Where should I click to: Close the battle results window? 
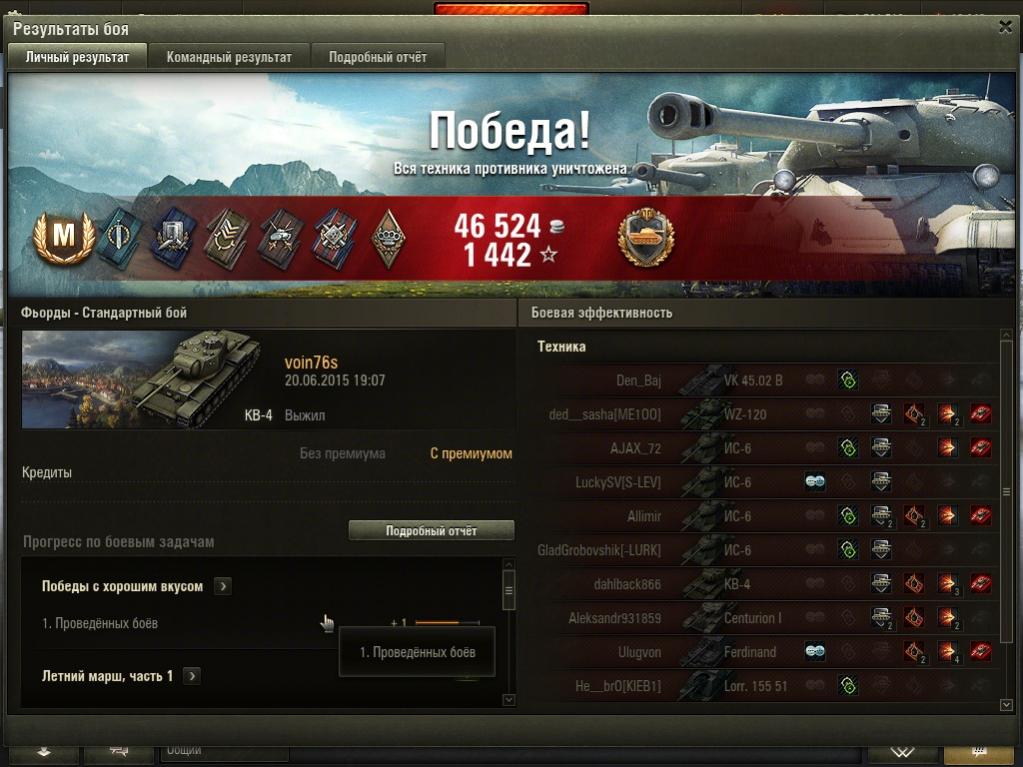click(x=1005, y=28)
